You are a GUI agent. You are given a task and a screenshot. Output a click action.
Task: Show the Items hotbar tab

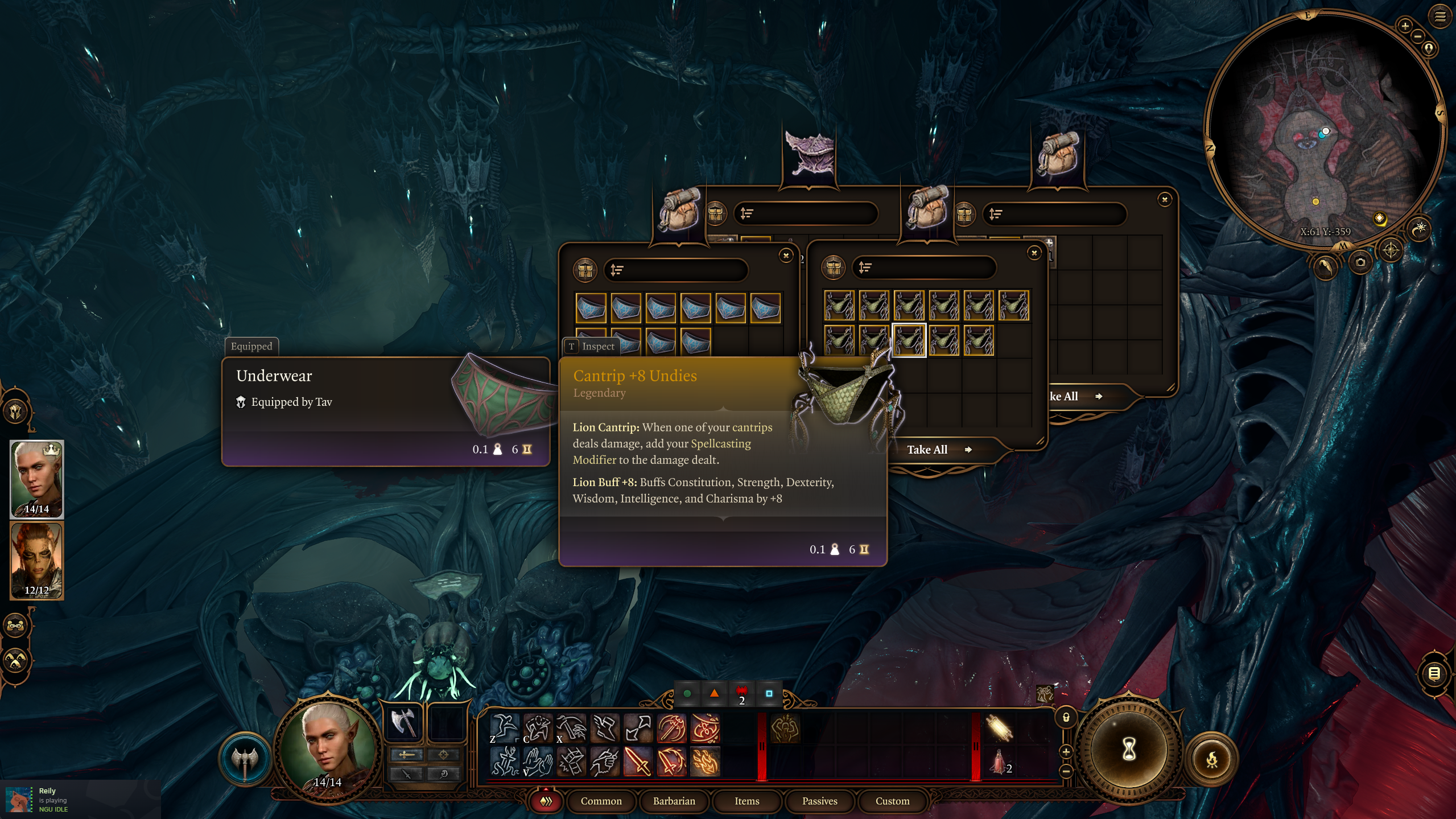[x=746, y=801]
